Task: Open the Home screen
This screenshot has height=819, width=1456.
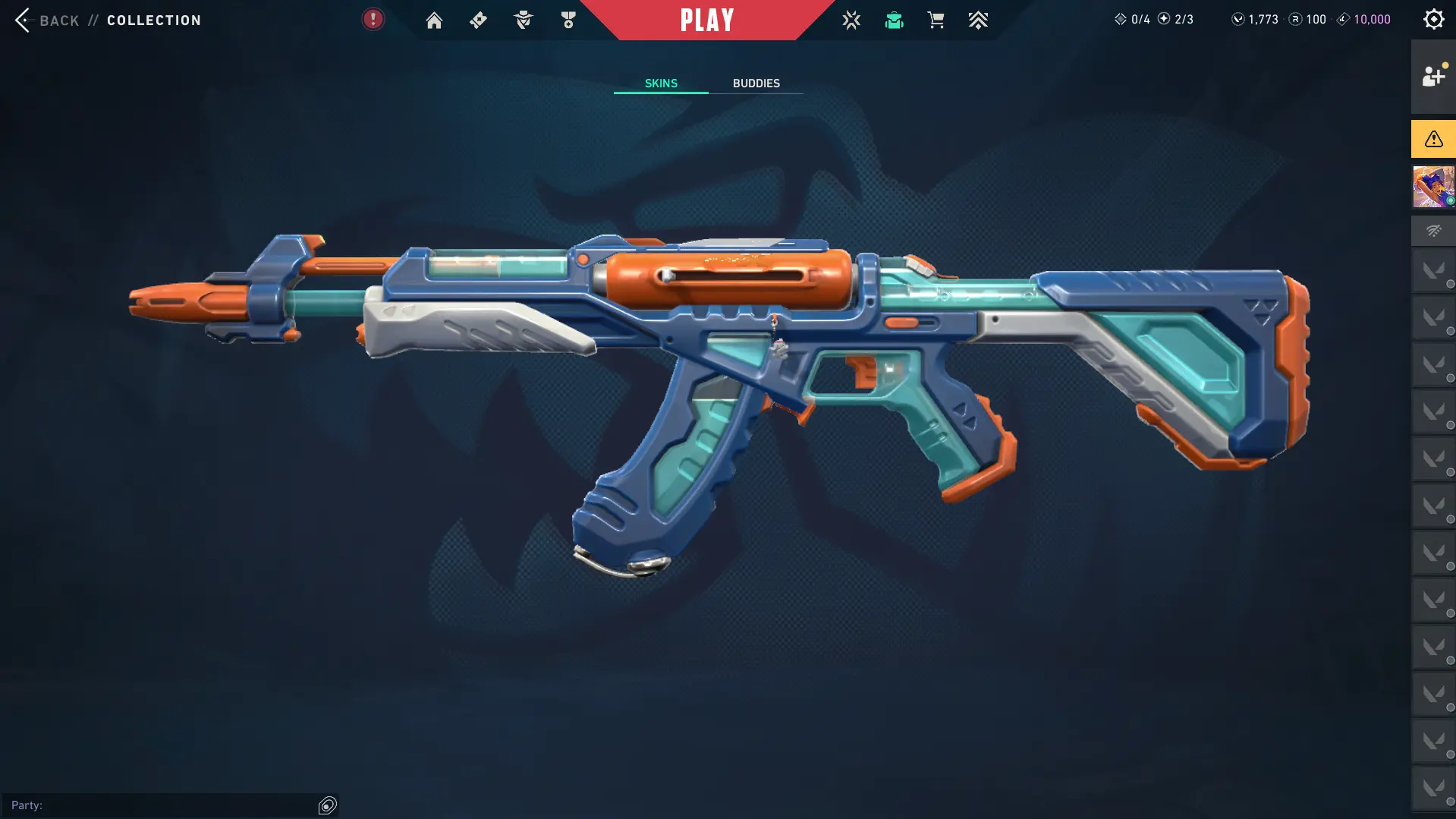Action: point(434,20)
